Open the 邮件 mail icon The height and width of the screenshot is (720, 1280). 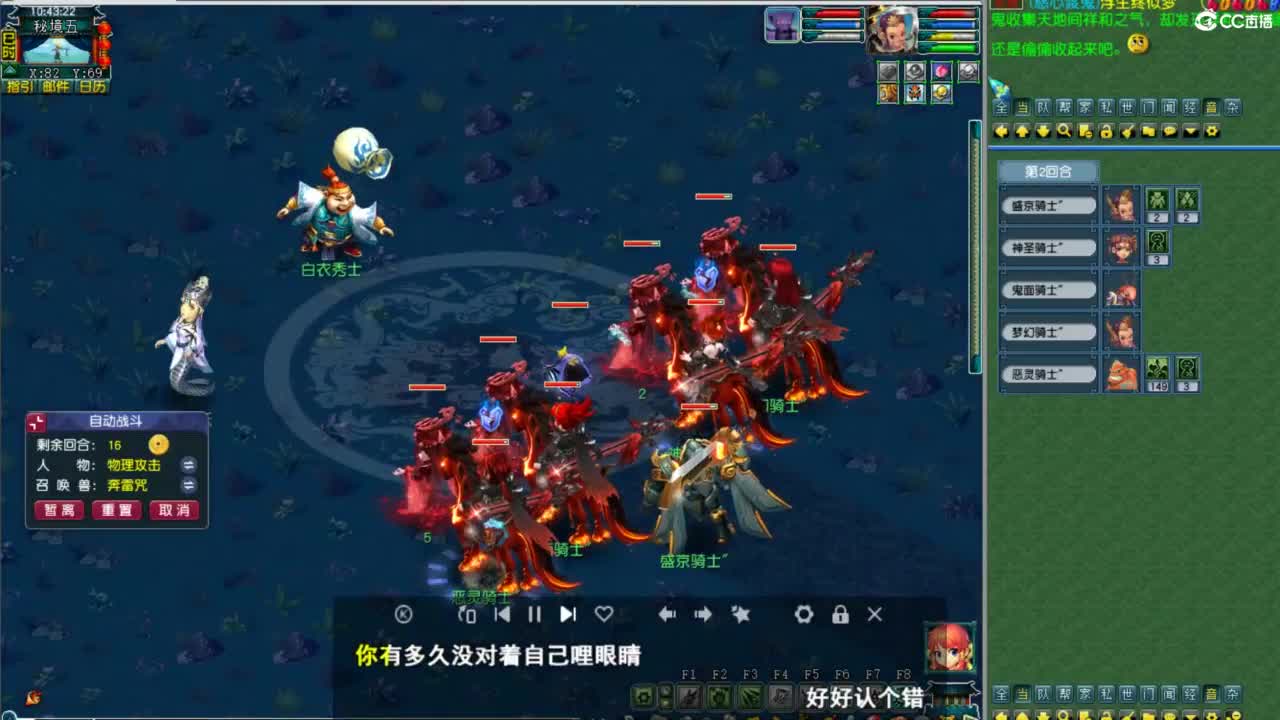54,86
